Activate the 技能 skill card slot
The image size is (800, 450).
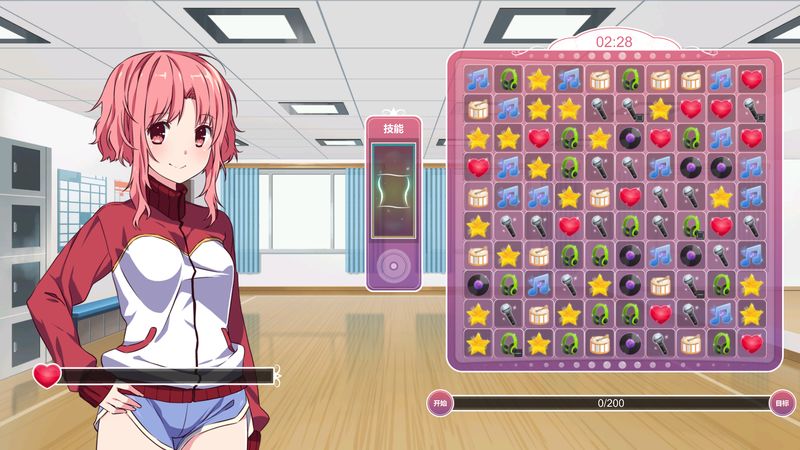[x=392, y=190]
